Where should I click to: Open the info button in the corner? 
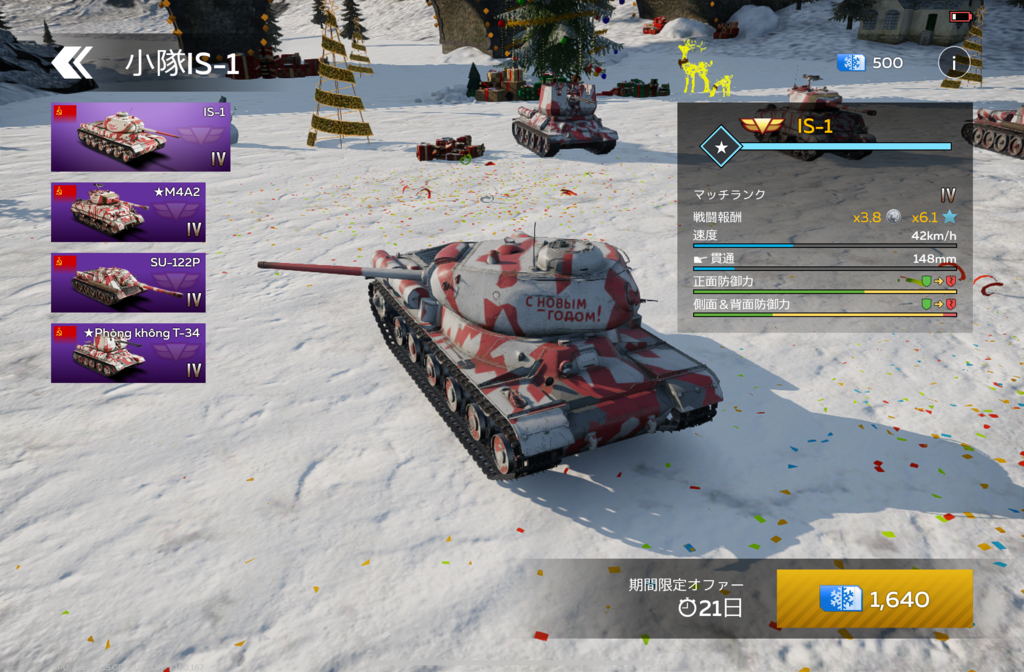click(953, 63)
